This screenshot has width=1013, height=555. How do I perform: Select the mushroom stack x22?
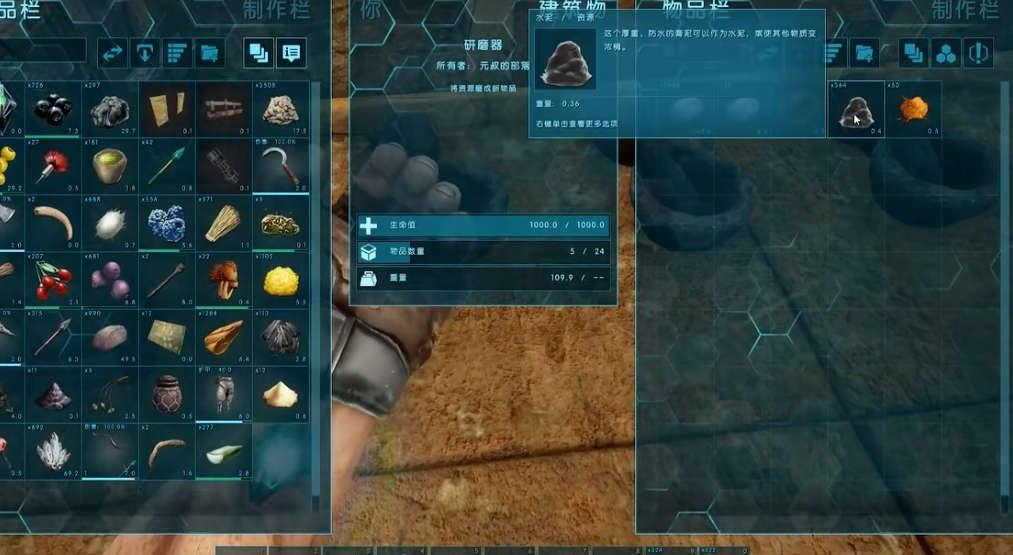tap(223, 281)
